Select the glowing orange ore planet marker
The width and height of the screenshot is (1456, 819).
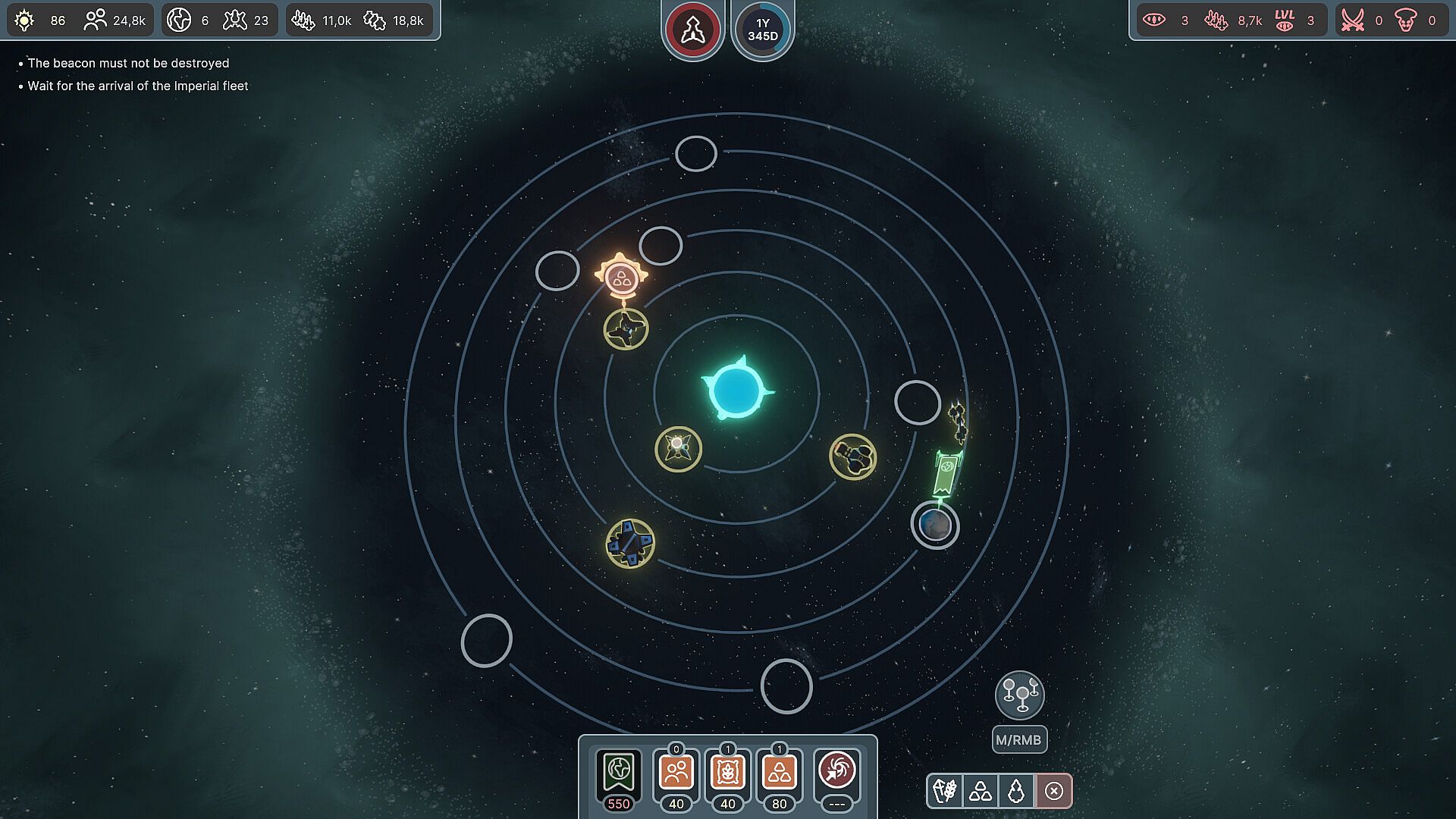(622, 278)
